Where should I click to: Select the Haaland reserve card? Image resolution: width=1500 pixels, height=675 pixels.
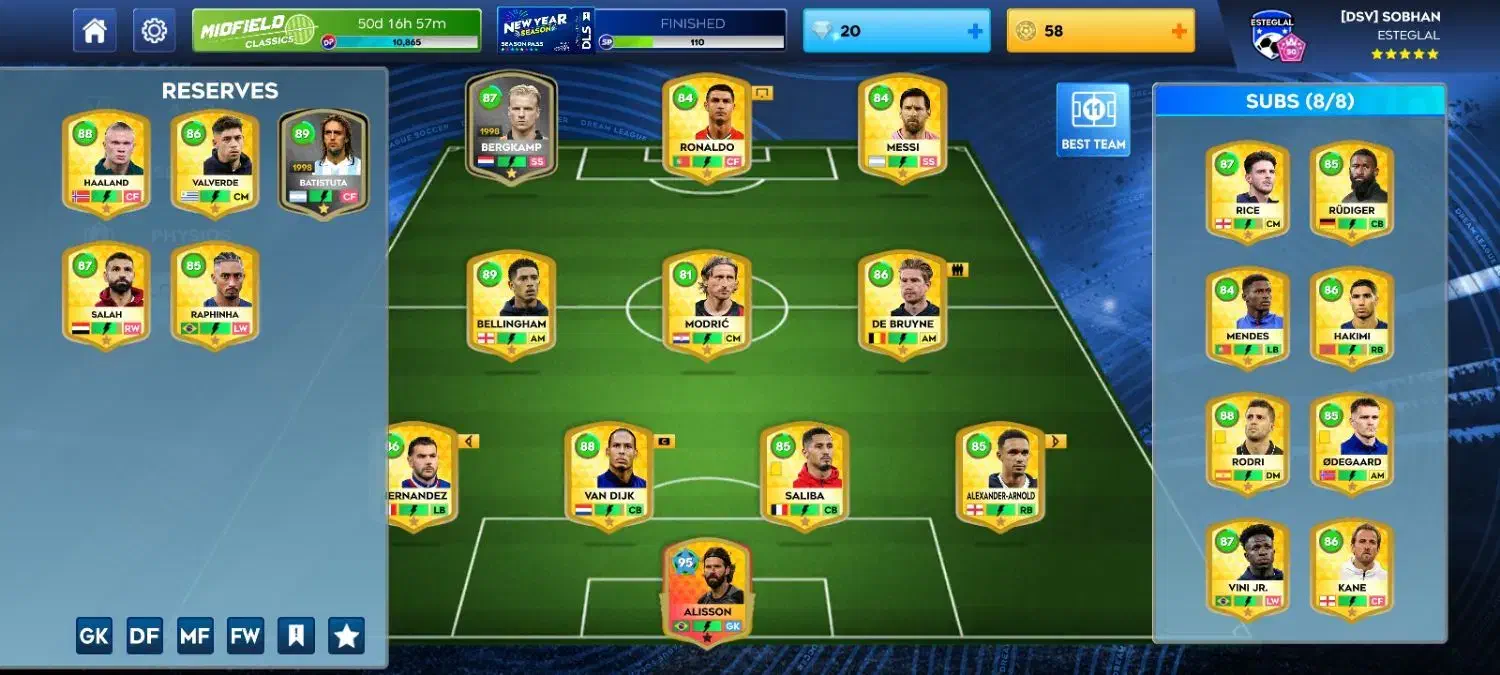click(106, 163)
